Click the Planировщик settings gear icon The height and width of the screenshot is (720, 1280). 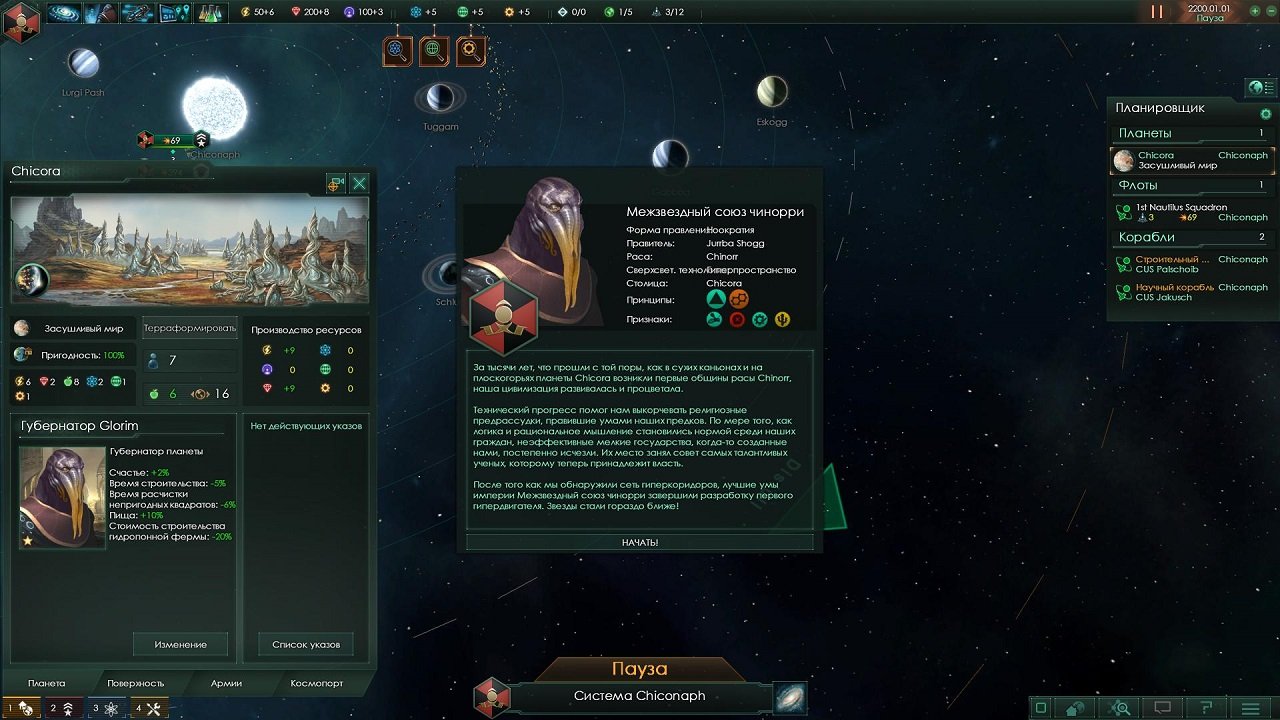coord(1266,114)
